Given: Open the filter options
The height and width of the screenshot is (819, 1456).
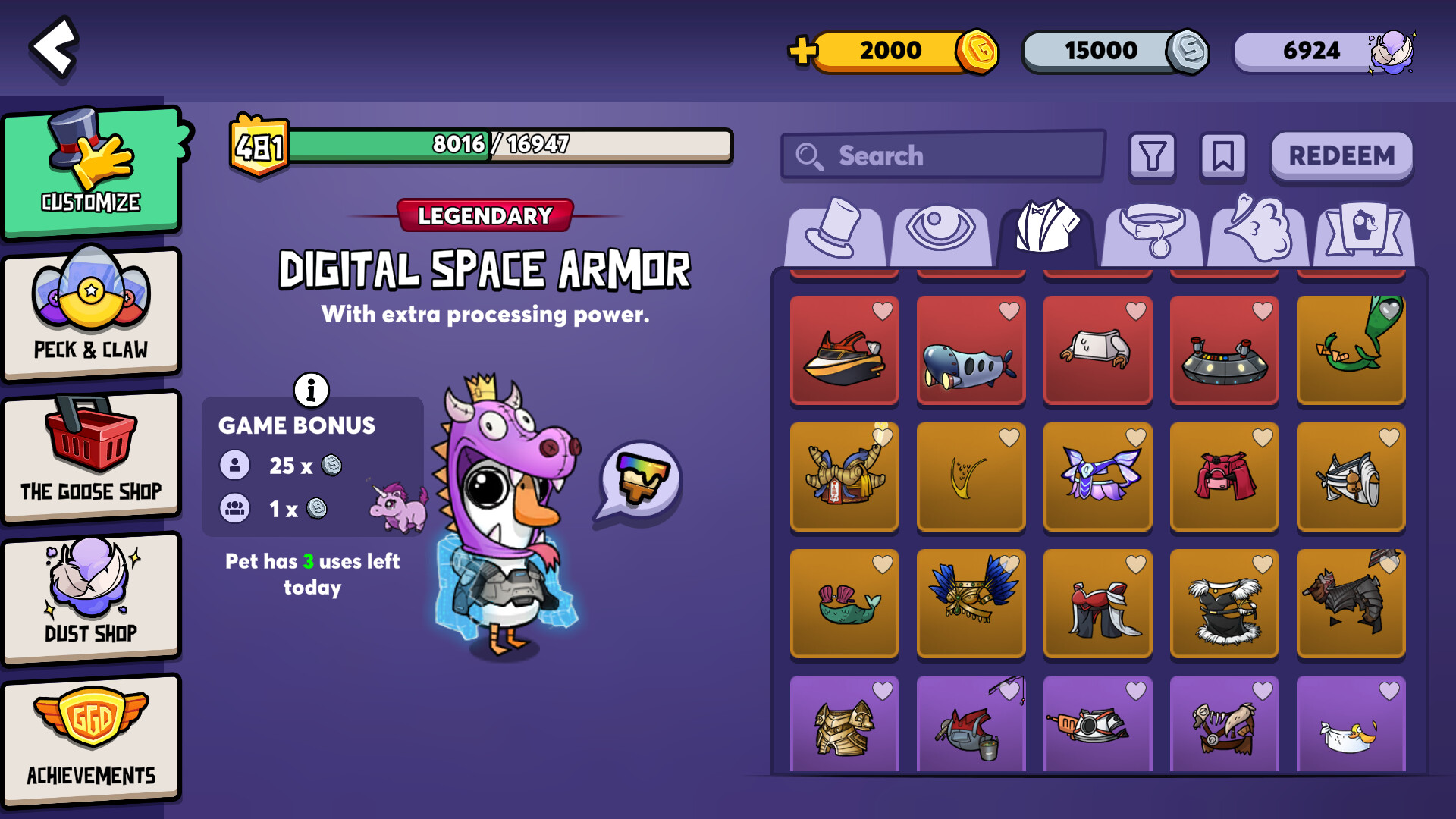Looking at the screenshot, I should 1152,156.
